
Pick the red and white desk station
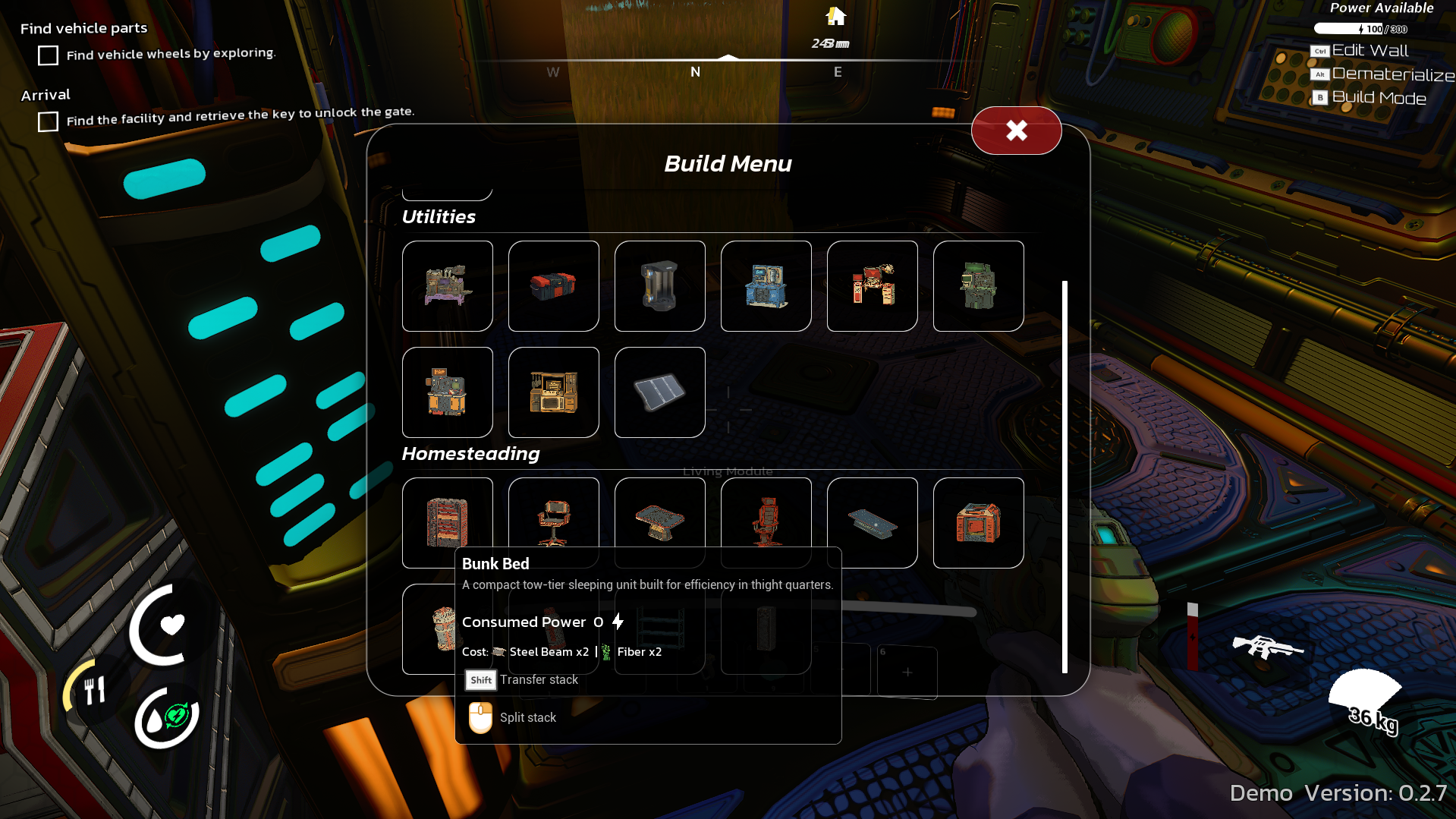(872, 286)
